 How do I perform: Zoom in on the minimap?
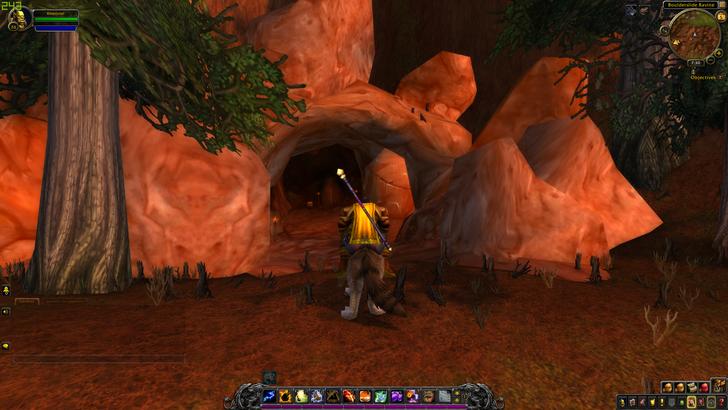point(718,52)
